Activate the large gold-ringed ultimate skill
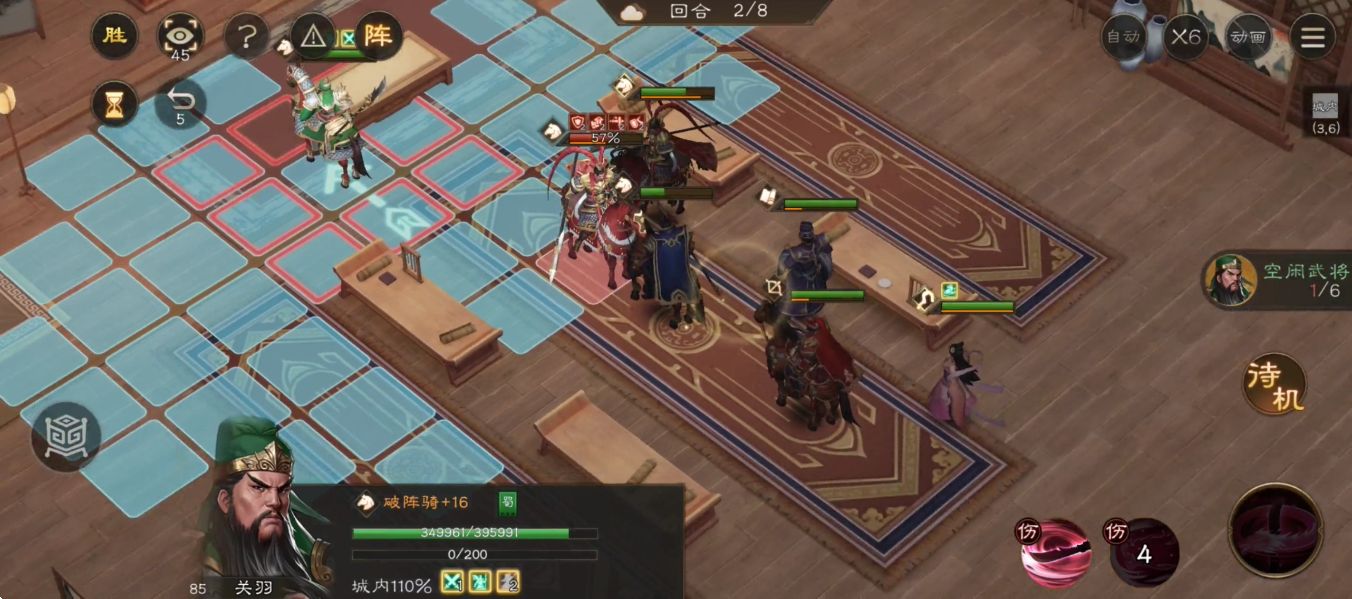 click(x=1276, y=530)
